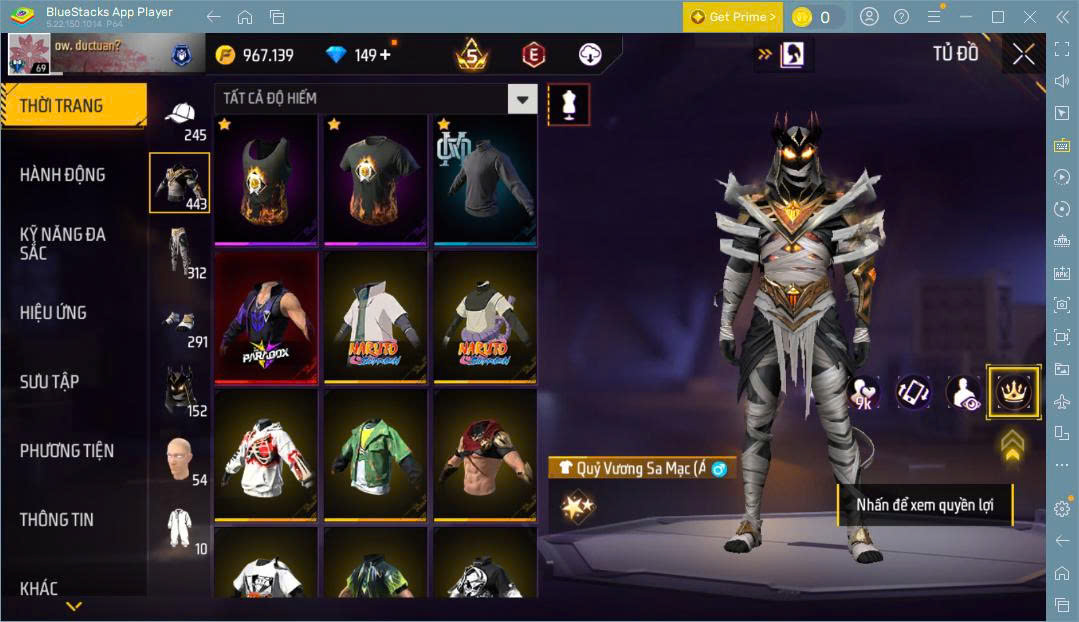The height and width of the screenshot is (622, 1079).
Task: Pick the shoes subcategory icon
Action: coord(179,321)
